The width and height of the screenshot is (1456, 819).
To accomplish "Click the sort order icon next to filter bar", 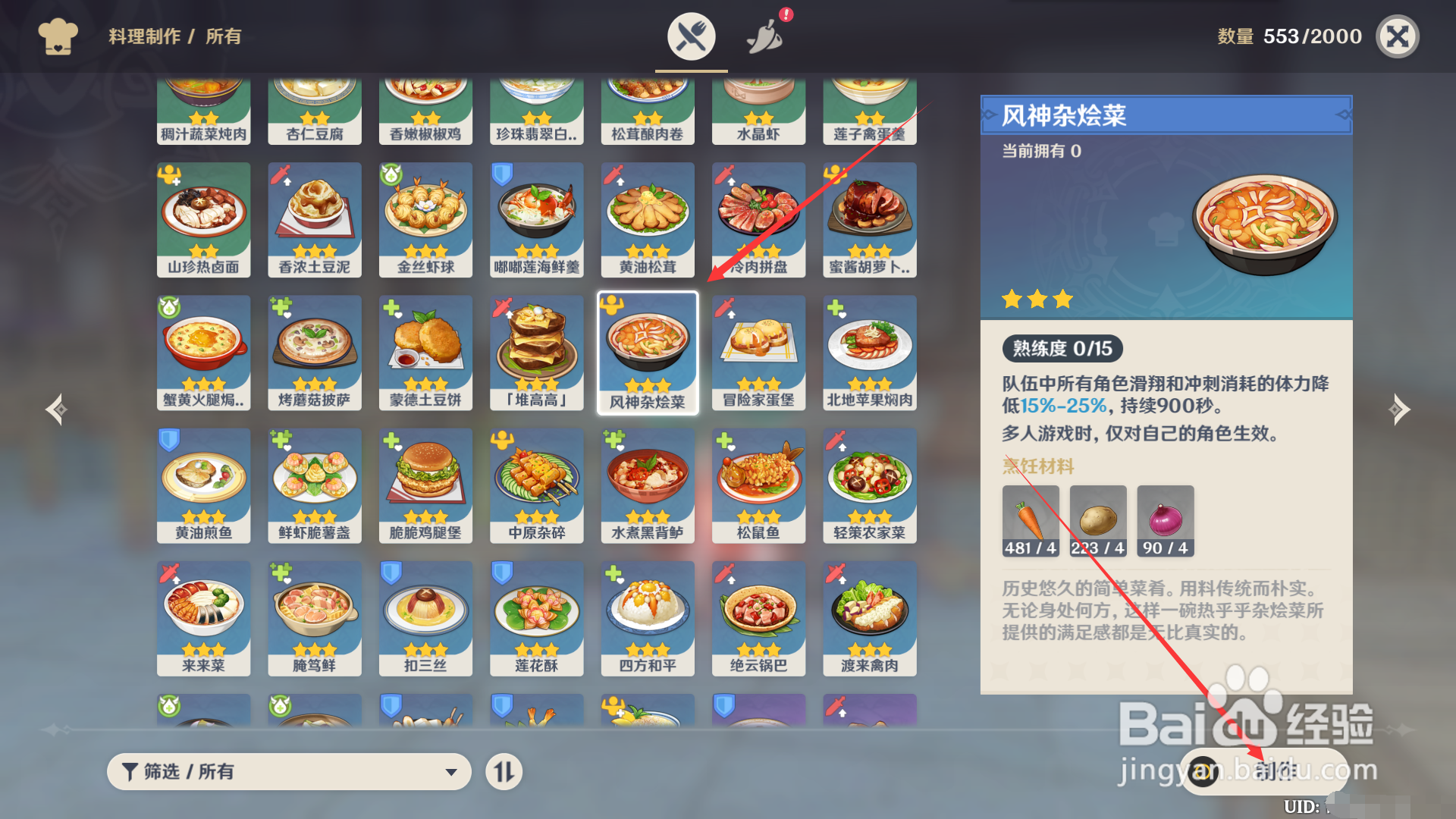I will point(504,771).
